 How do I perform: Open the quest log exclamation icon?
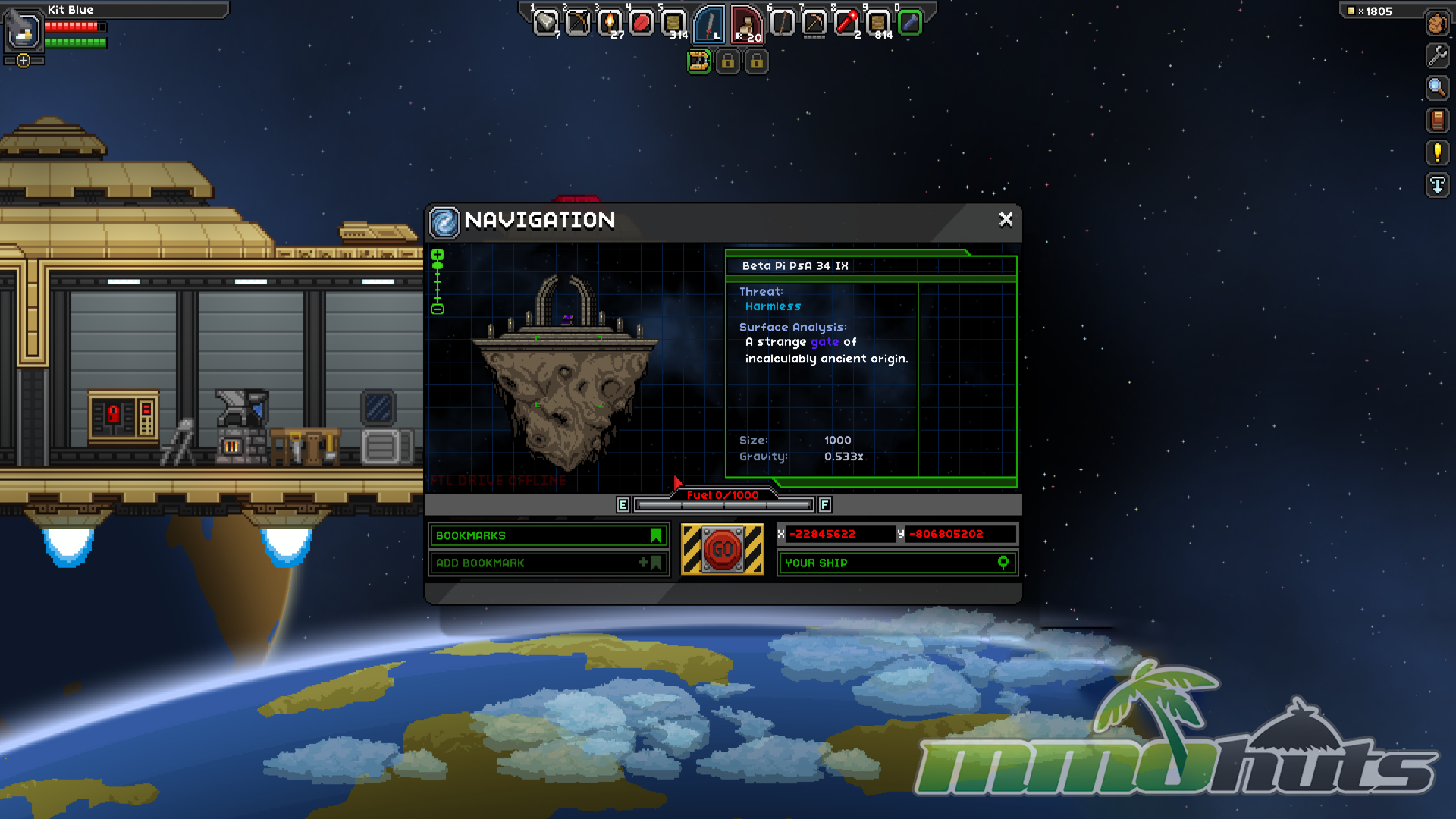(1437, 153)
